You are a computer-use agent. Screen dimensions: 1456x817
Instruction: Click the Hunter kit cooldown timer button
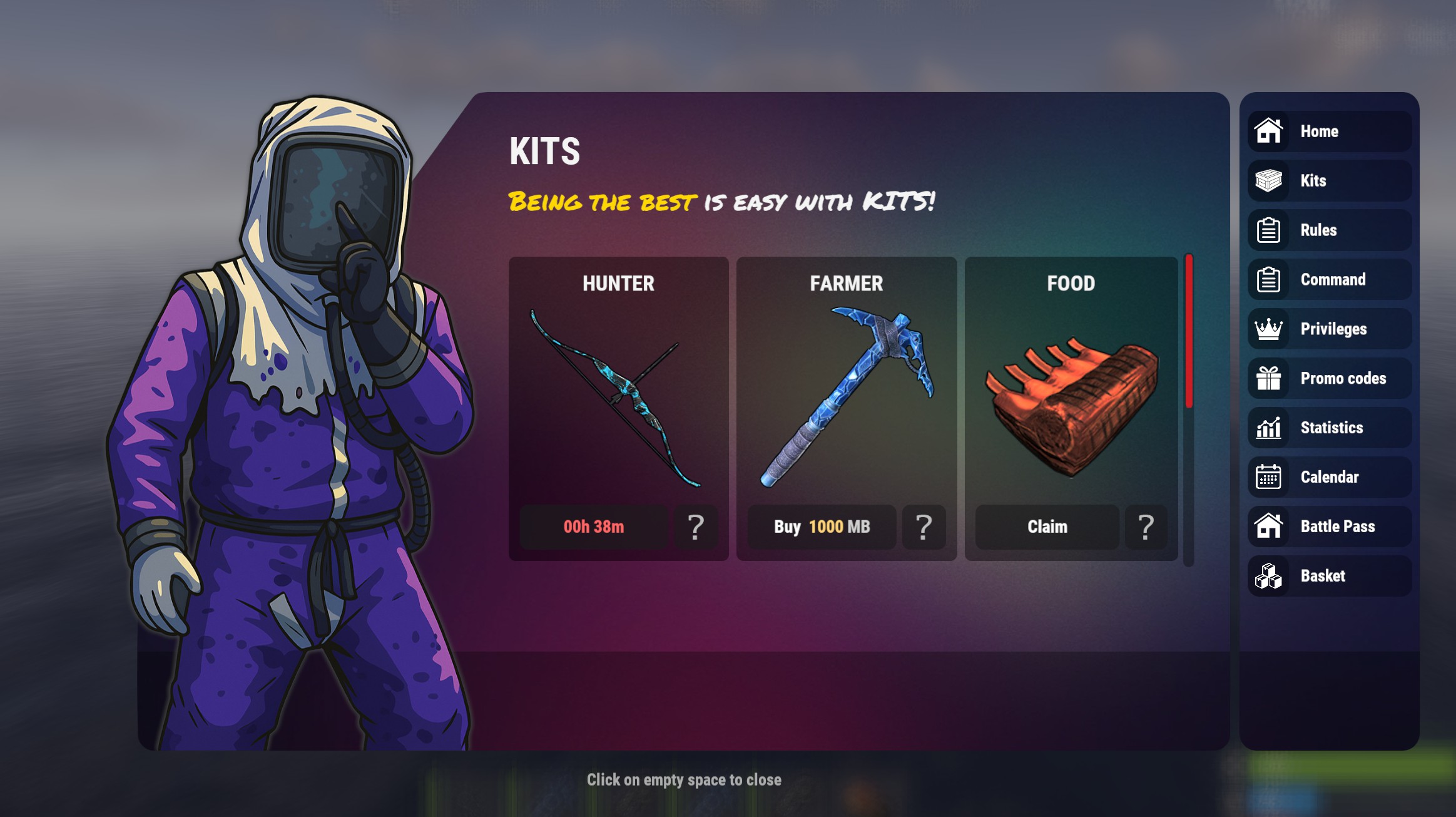[x=593, y=527]
